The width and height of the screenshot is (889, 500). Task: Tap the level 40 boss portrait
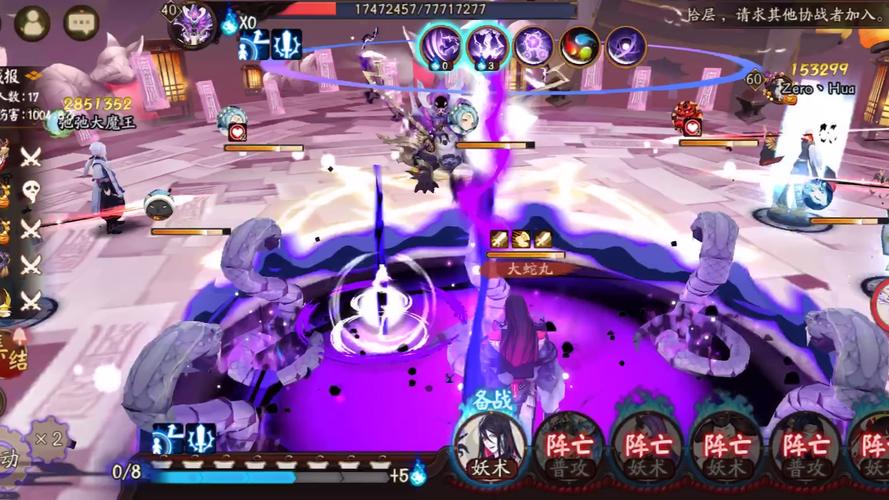coord(191,24)
